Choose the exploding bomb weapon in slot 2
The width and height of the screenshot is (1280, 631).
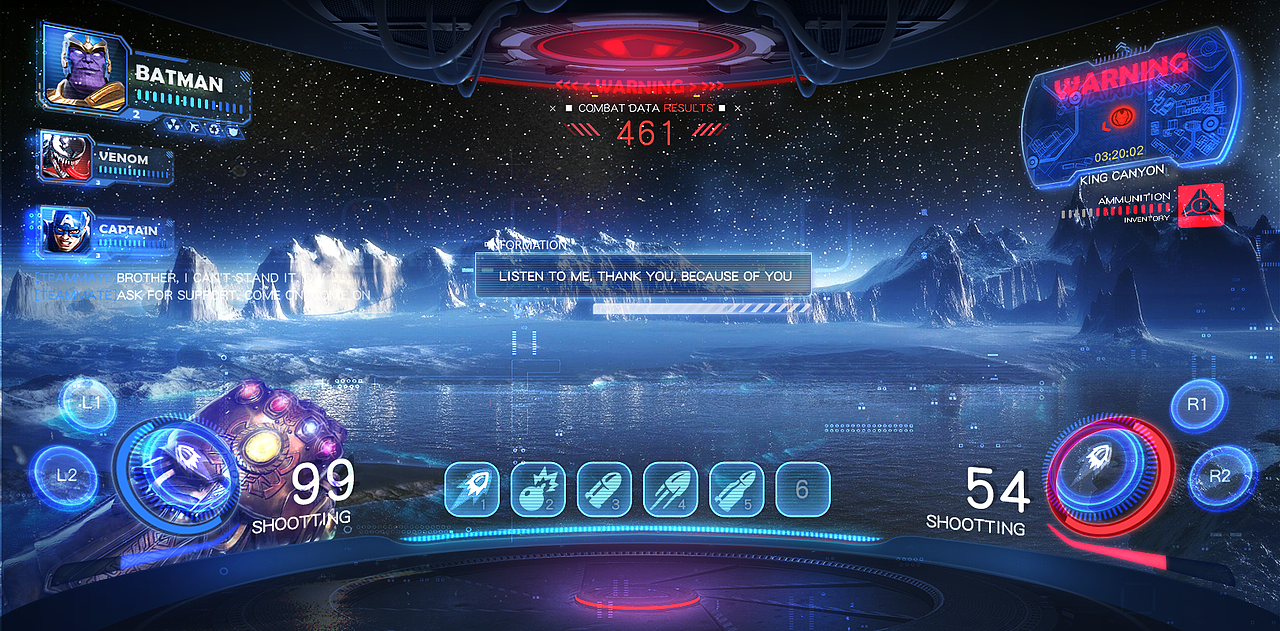pos(537,489)
